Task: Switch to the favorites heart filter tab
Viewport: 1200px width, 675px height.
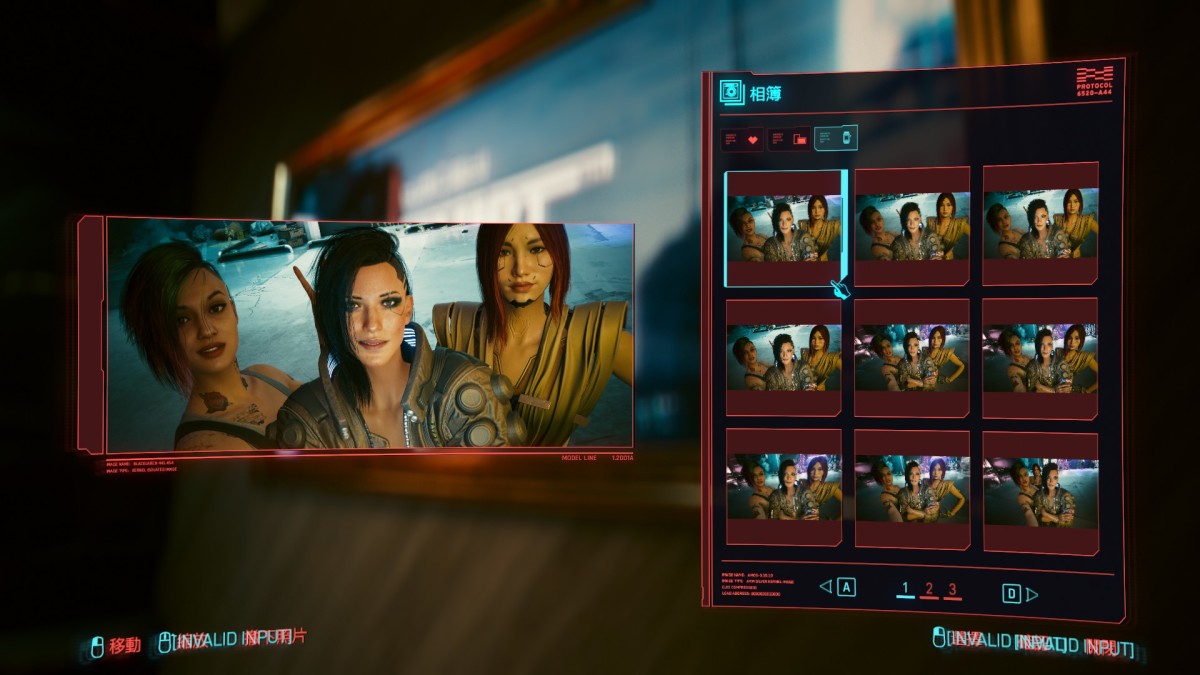Action: click(x=743, y=139)
